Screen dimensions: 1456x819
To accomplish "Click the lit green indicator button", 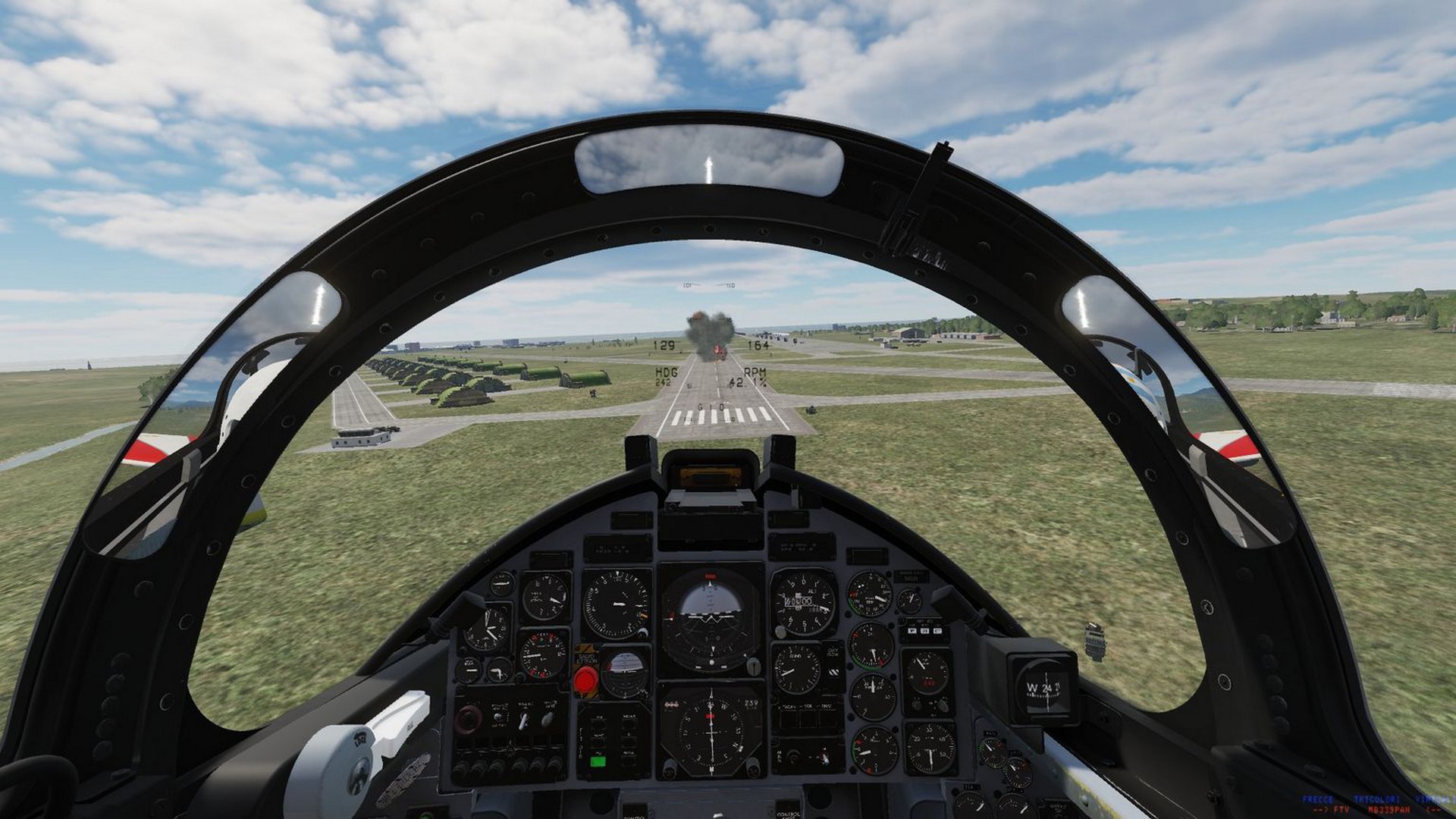I will pos(598,761).
